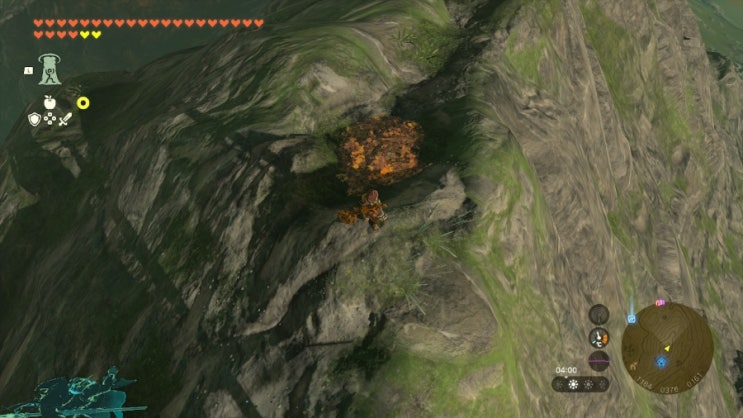The width and height of the screenshot is (743, 418).
Task: Click the blue waypoint inside the minimap
Action: [661, 361]
